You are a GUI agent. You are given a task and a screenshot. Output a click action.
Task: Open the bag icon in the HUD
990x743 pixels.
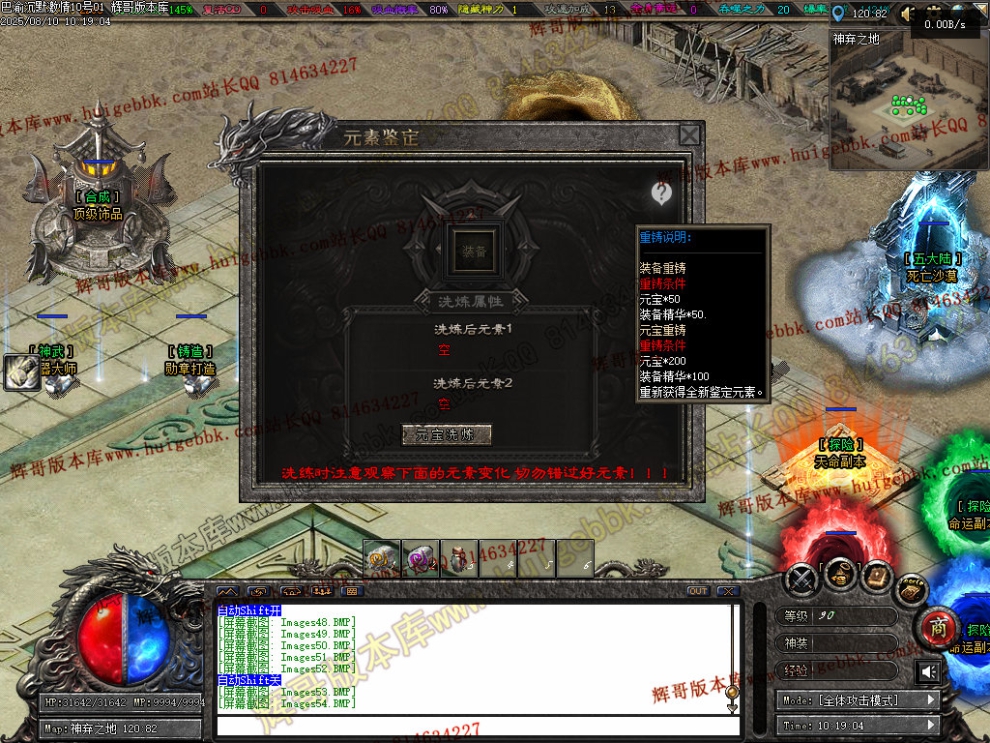point(840,576)
